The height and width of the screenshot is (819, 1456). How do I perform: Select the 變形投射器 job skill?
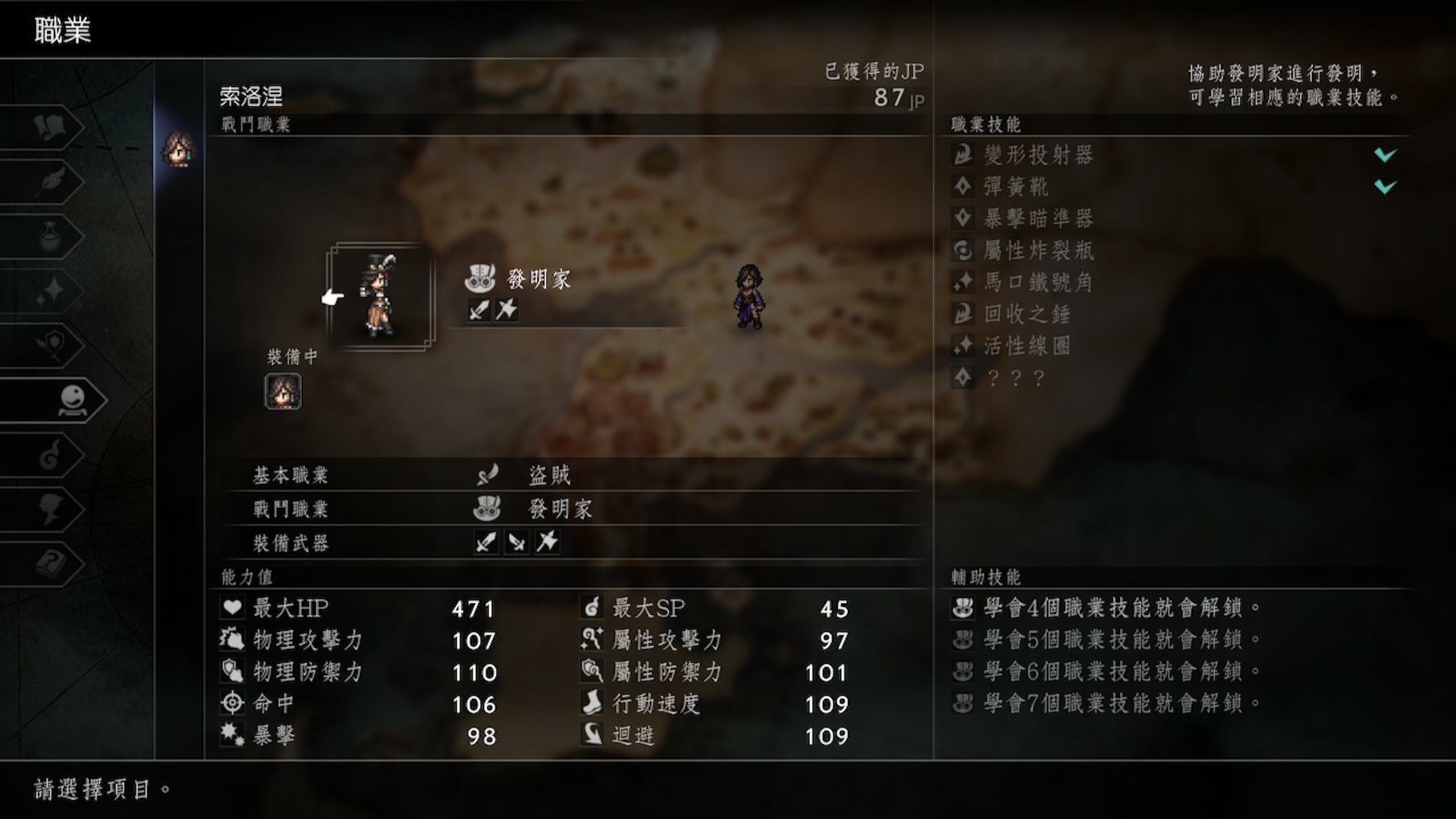[x=1039, y=155]
